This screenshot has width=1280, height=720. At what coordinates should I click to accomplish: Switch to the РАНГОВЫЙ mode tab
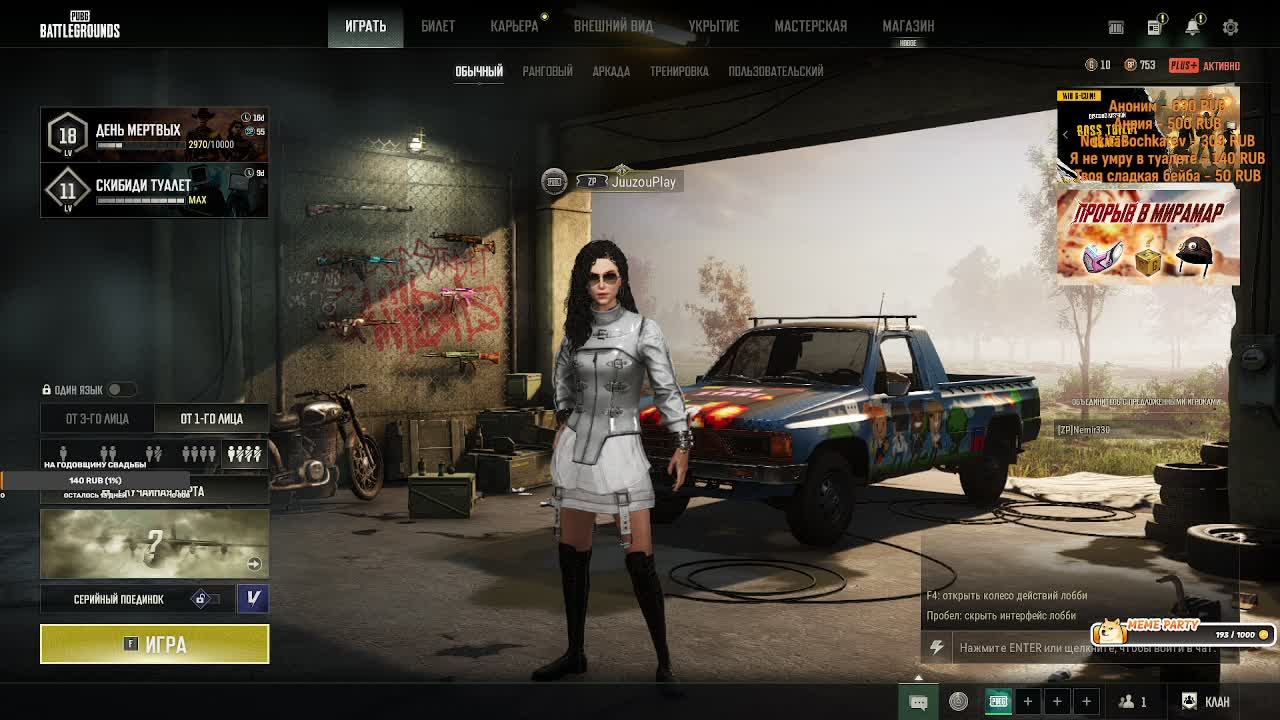point(547,71)
